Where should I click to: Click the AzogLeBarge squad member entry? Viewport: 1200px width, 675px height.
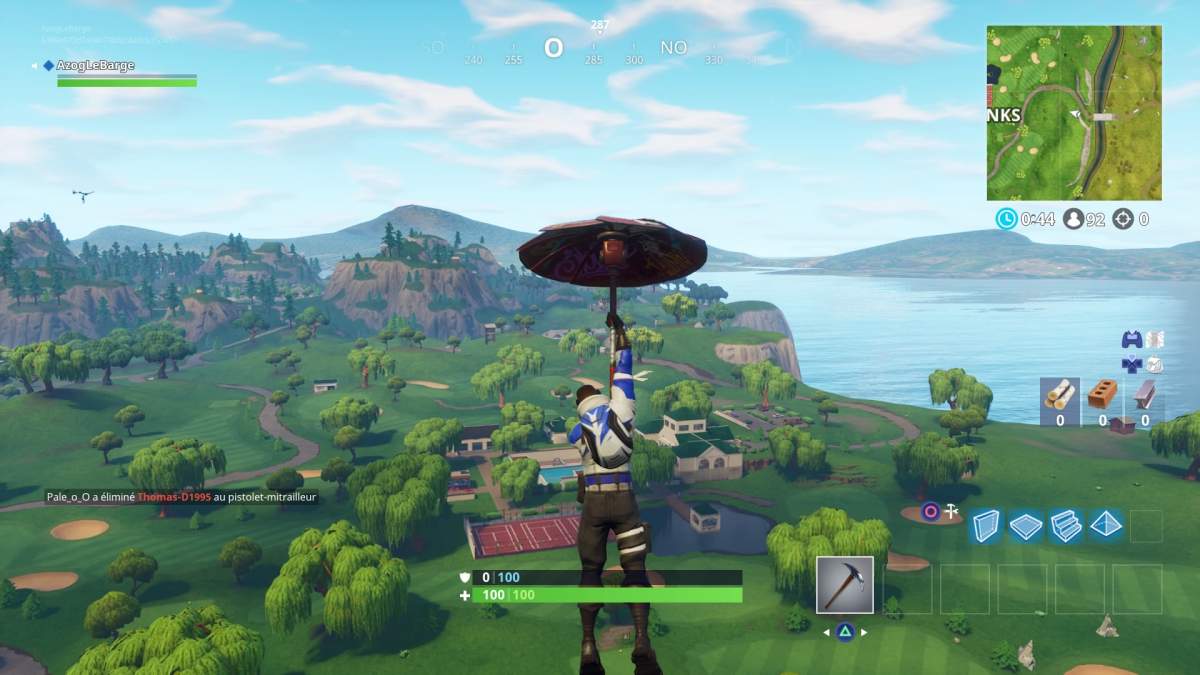(96, 66)
